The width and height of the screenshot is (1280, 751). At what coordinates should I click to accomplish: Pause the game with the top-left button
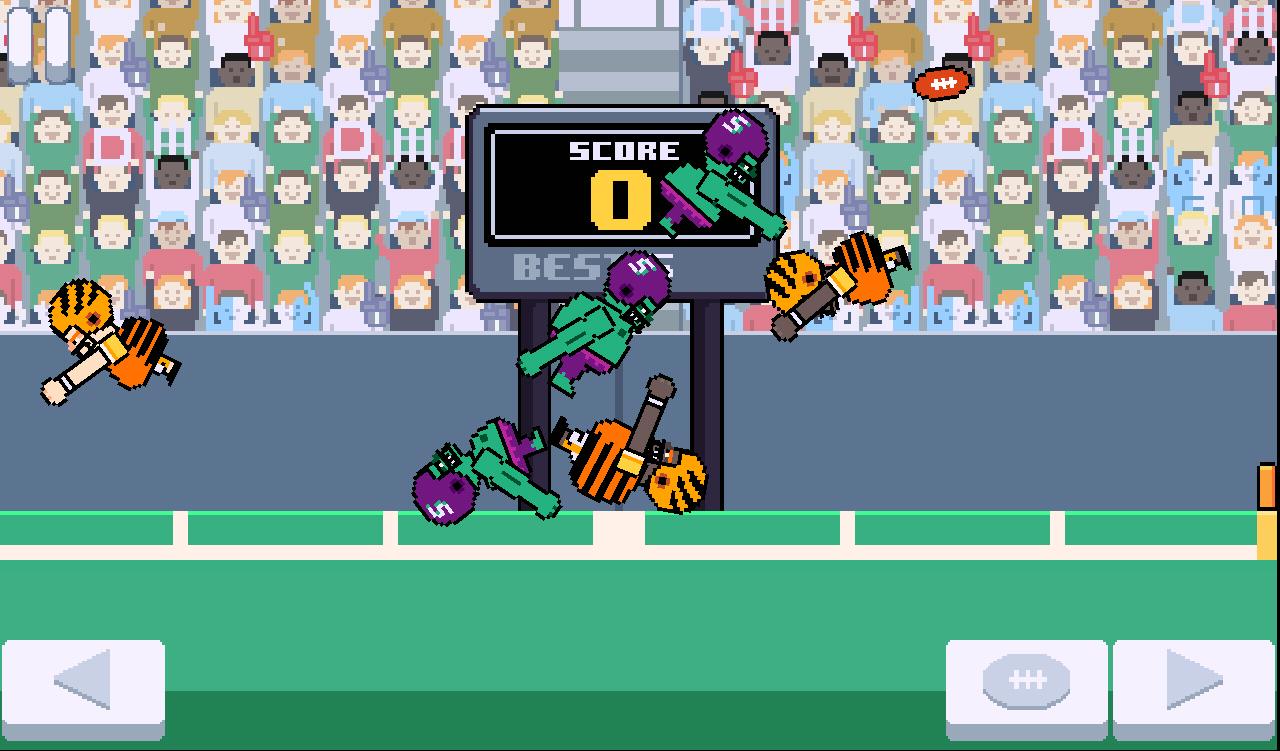(x=38, y=43)
